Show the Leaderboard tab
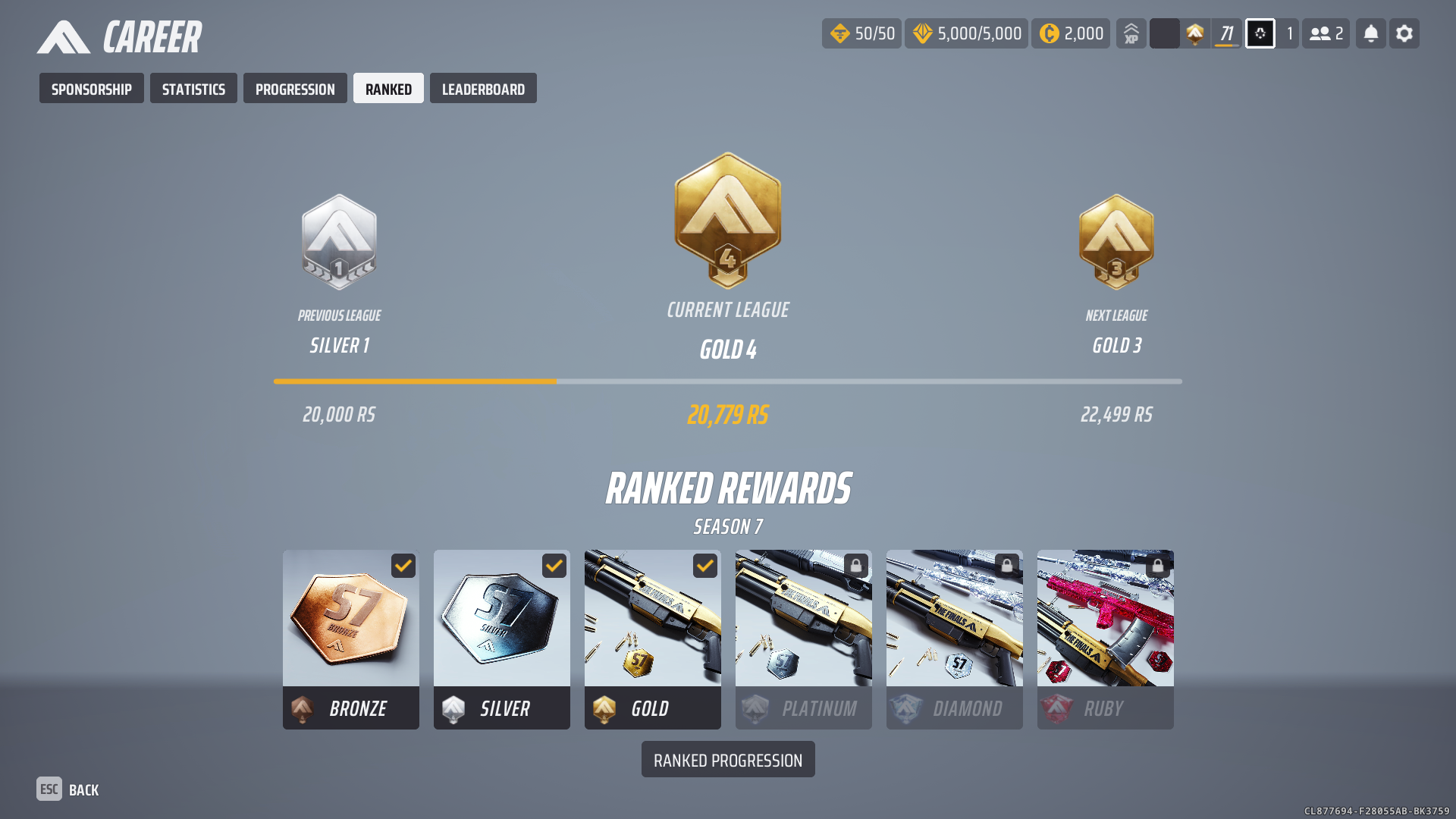1456x819 pixels. tap(483, 89)
